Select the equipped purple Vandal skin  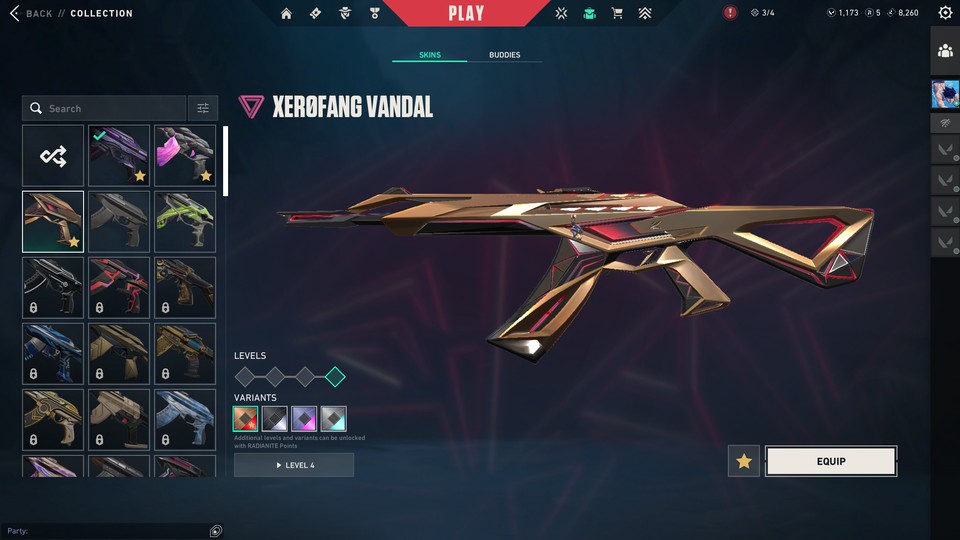(119, 156)
